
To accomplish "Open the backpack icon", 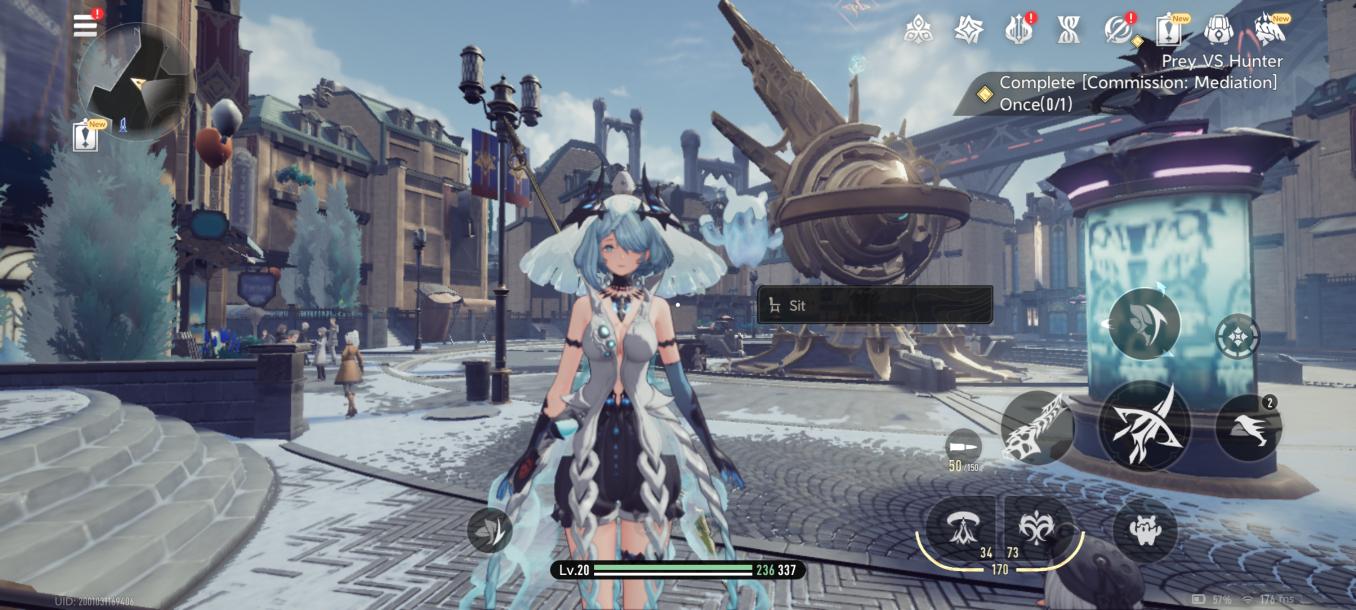I will [1218, 31].
